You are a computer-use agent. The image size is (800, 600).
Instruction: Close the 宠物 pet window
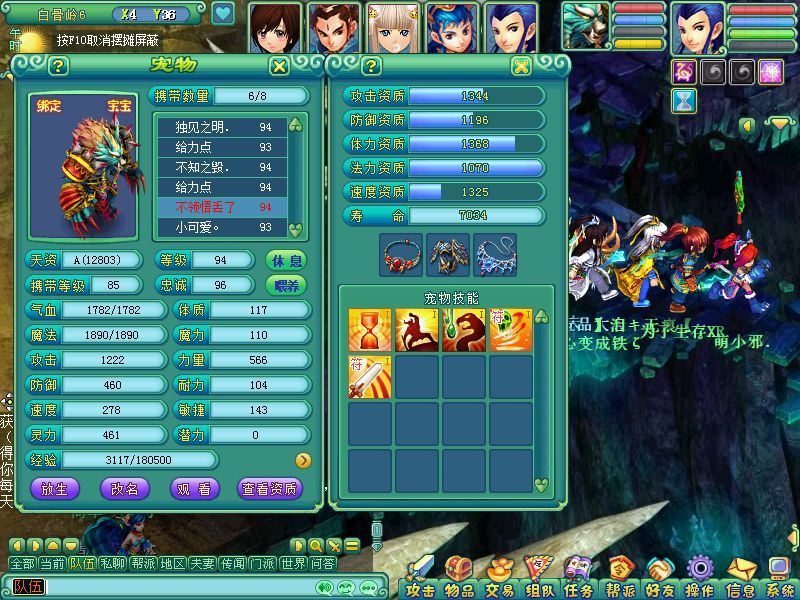click(x=280, y=66)
